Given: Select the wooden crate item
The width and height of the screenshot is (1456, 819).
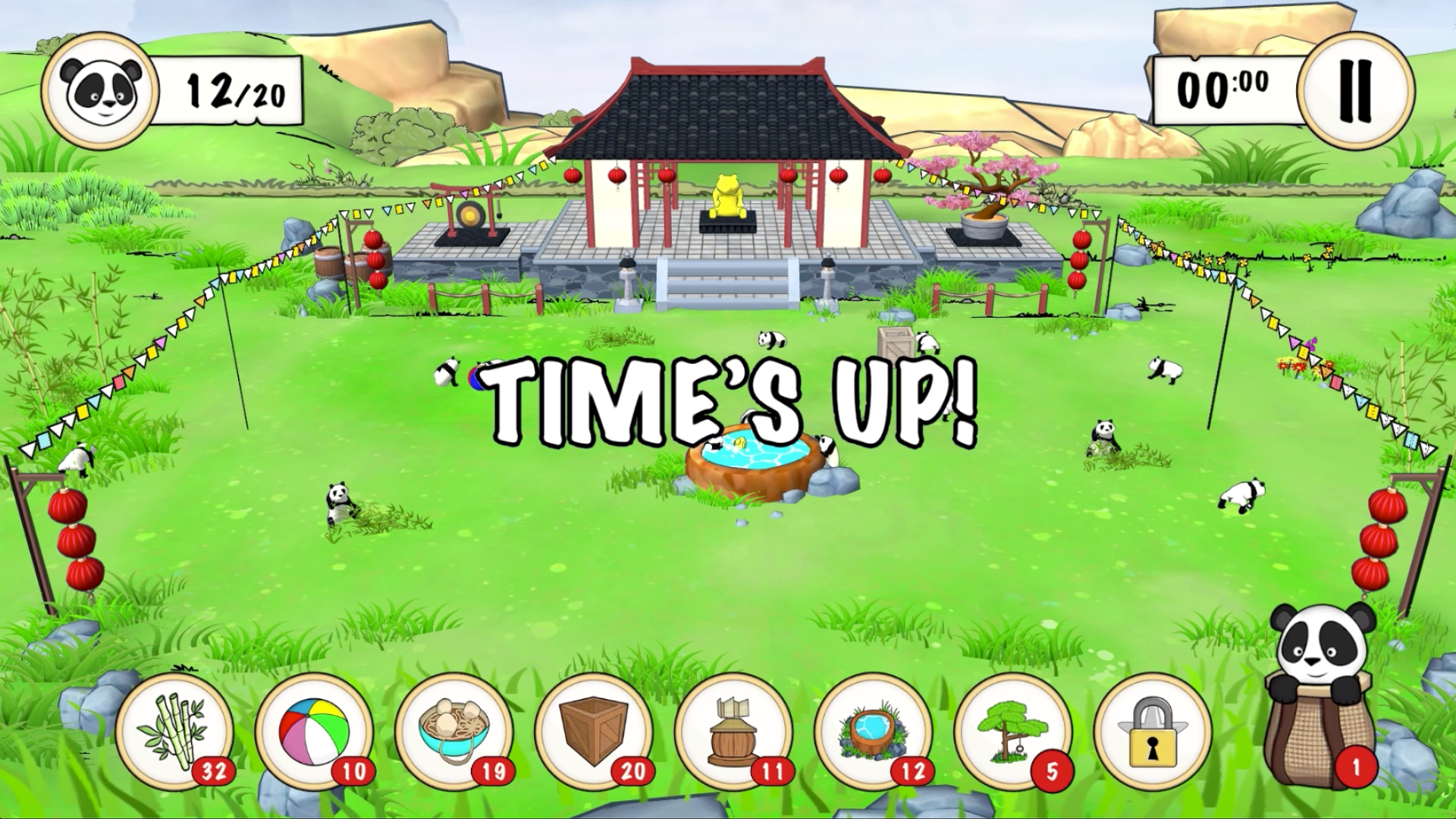Looking at the screenshot, I should pyautogui.click(x=592, y=731).
